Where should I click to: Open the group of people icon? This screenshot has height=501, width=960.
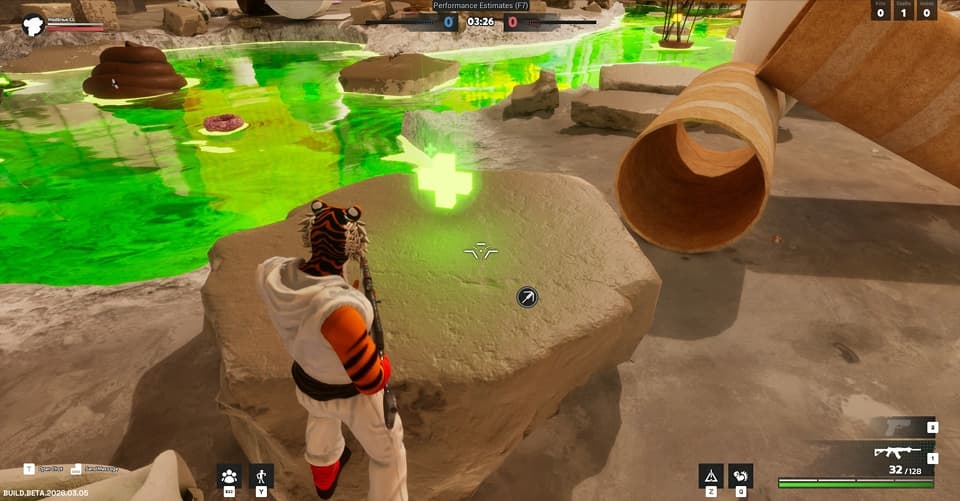pos(229,475)
